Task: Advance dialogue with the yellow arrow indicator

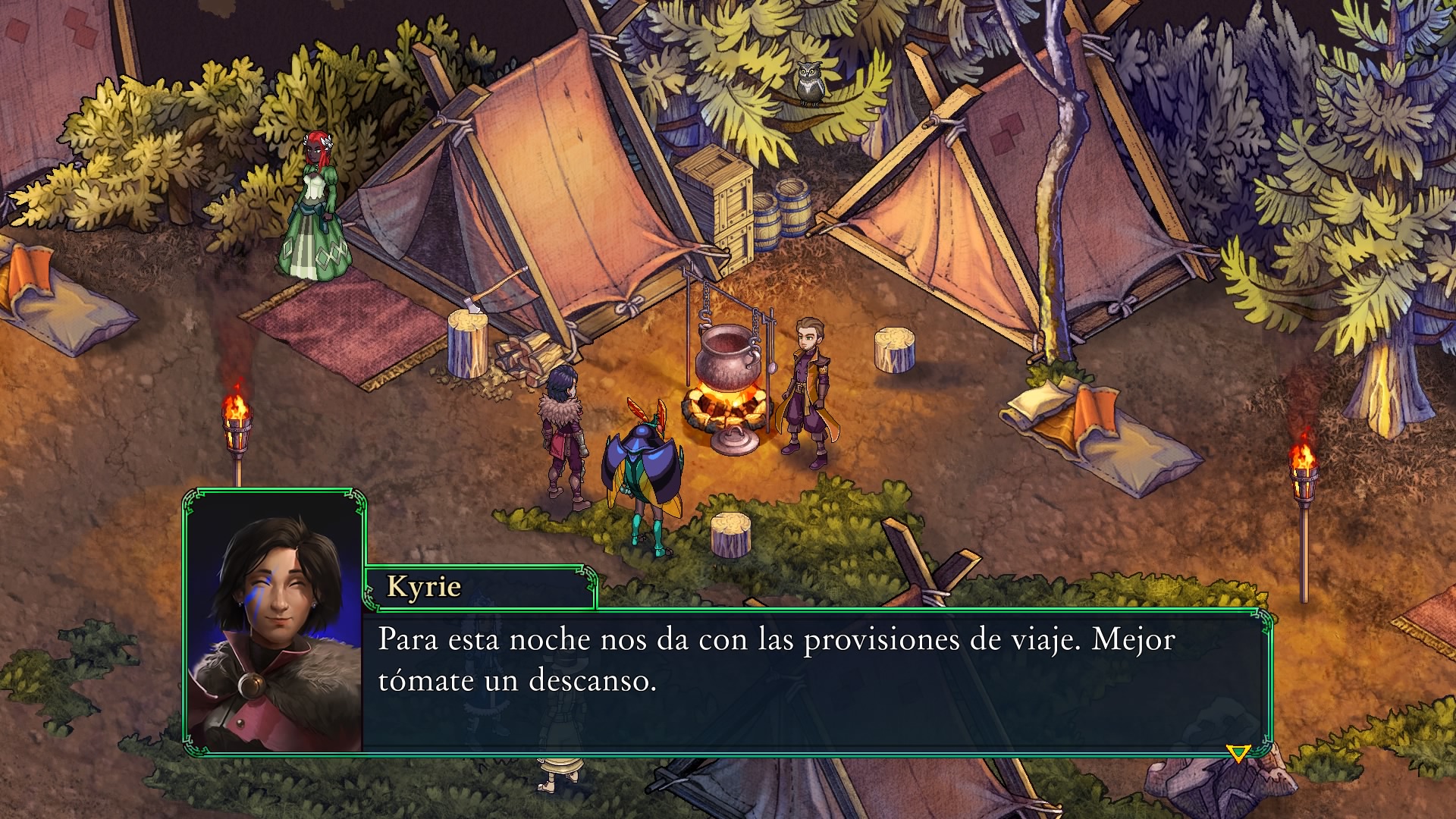Action: coord(1238,753)
